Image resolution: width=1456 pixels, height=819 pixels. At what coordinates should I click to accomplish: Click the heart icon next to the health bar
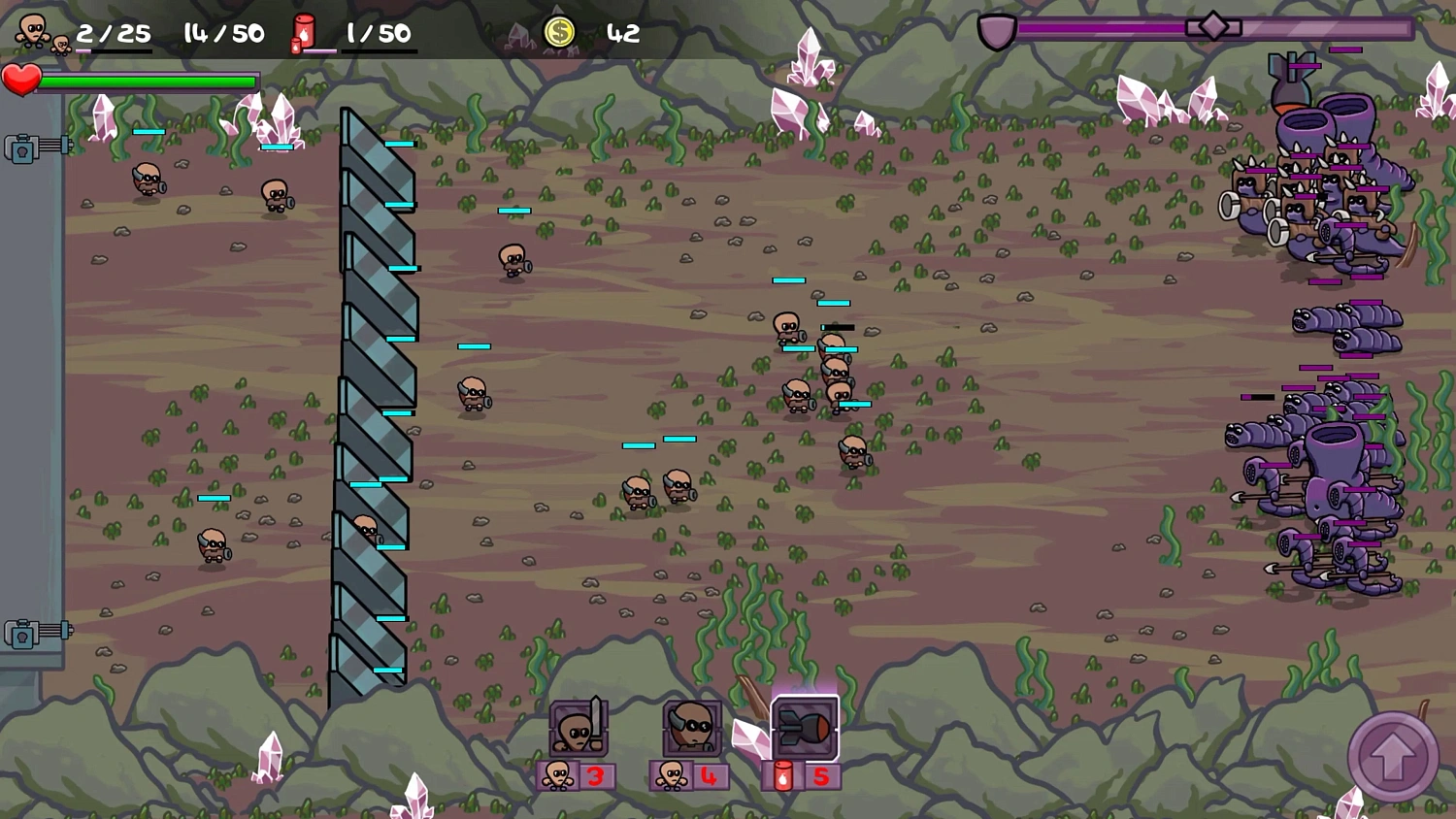[23, 81]
